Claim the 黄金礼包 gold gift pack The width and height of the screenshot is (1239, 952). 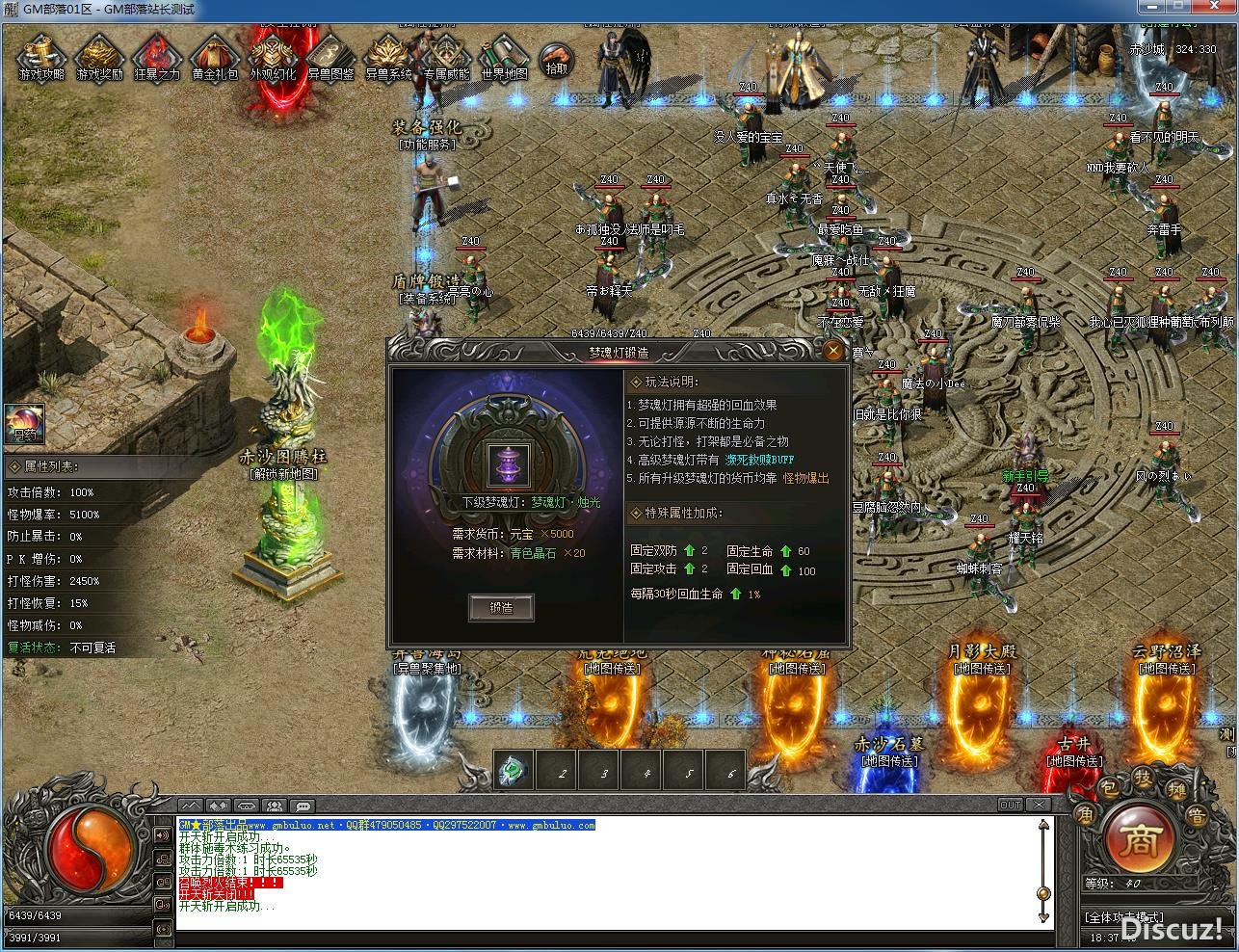click(214, 58)
